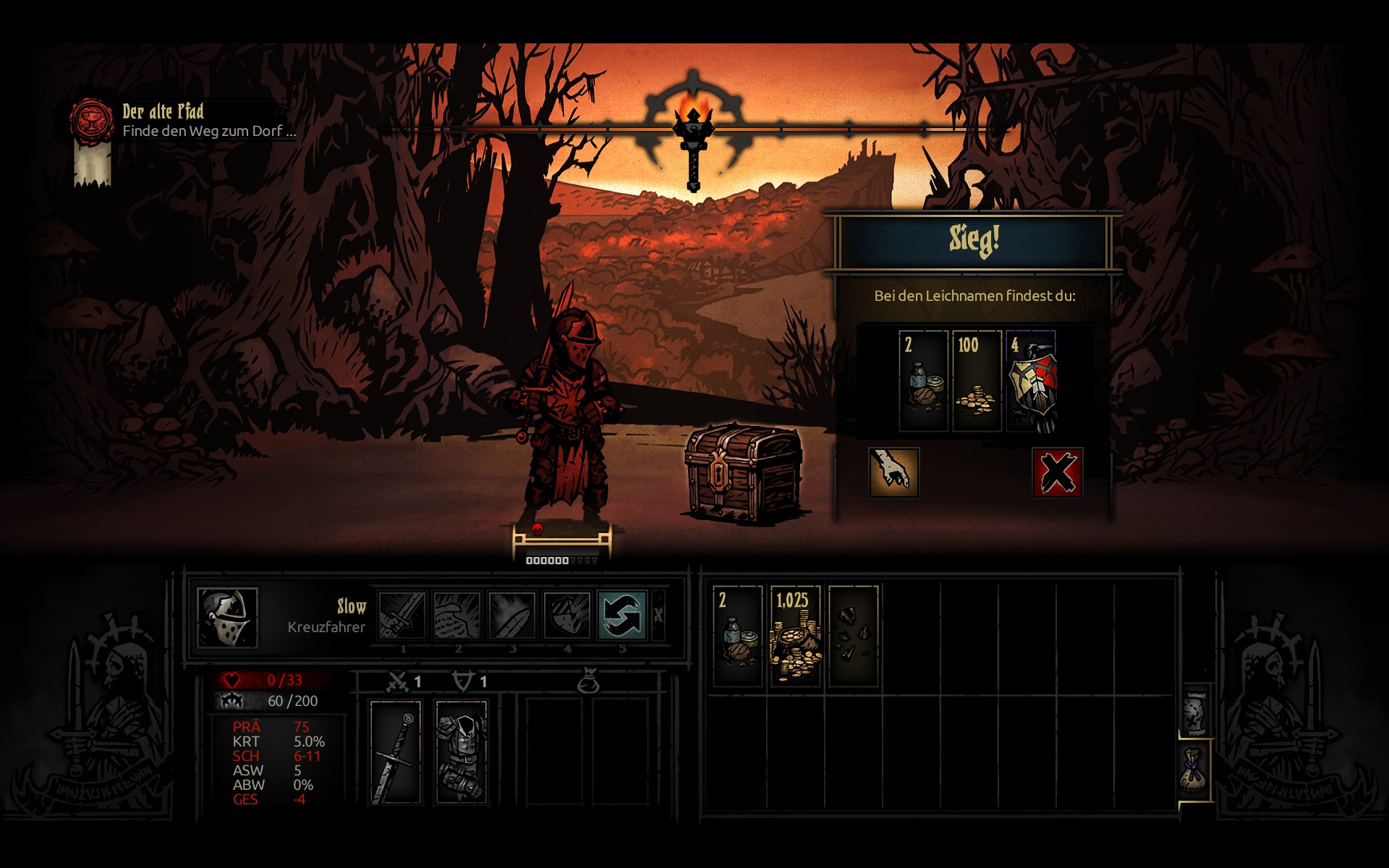This screenshot has width=1389, height=868.
Task: Grab the crest heirloom loot stack
Action: (x=1032, y=381)
